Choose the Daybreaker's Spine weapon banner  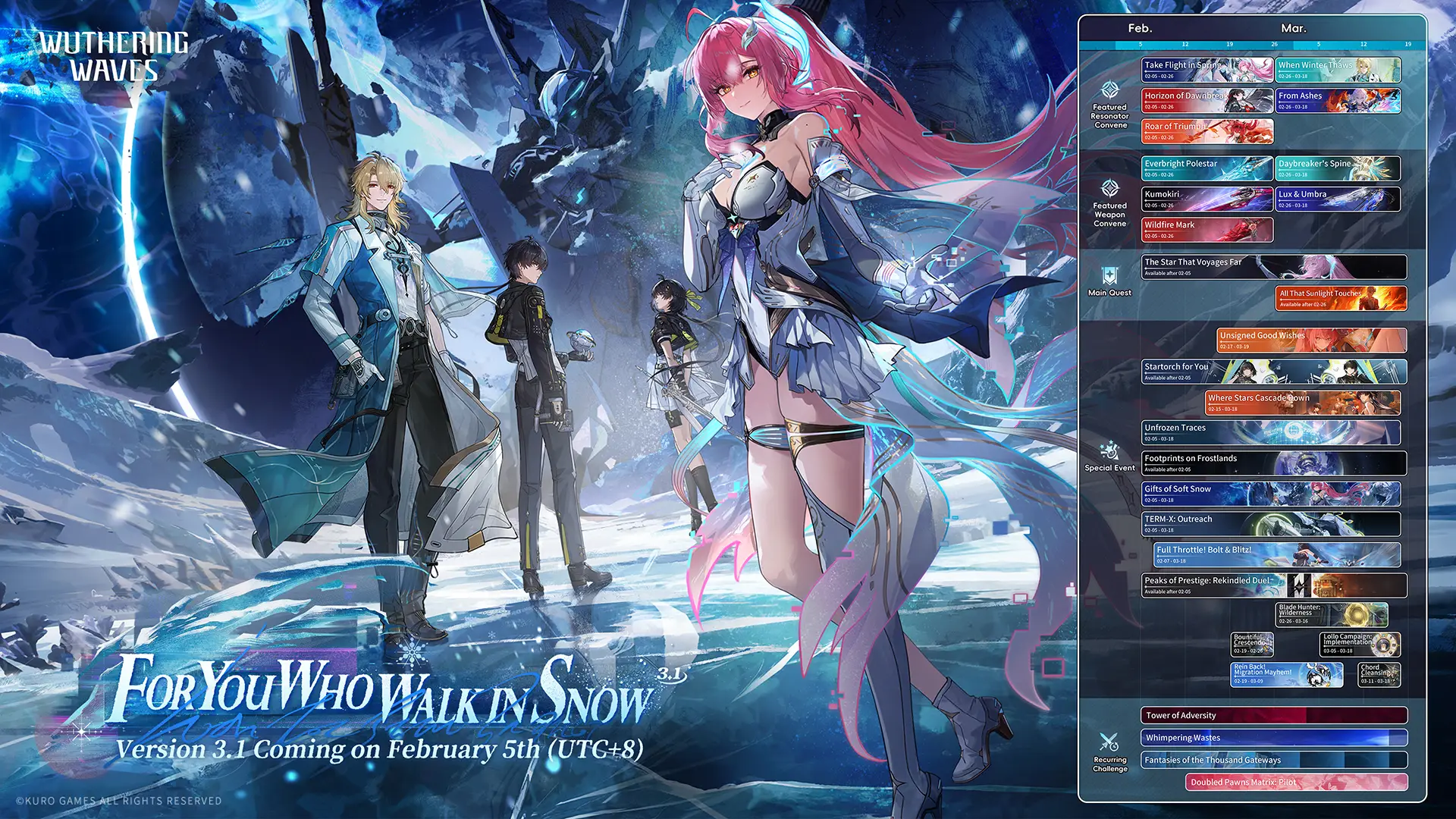(x=1338, y=168)
